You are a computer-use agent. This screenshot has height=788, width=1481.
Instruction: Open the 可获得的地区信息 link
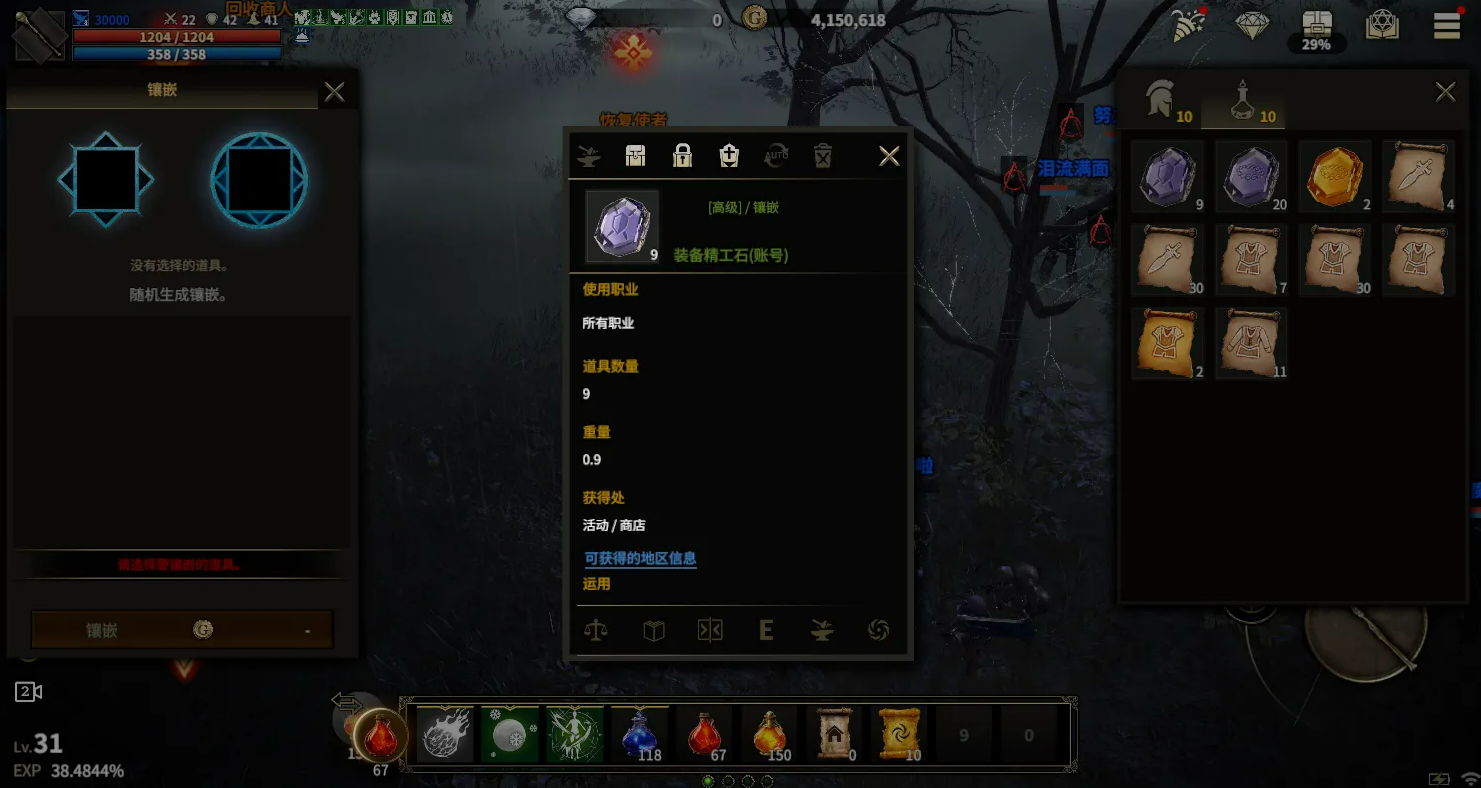pyautogui.click(x=640, y=559)
